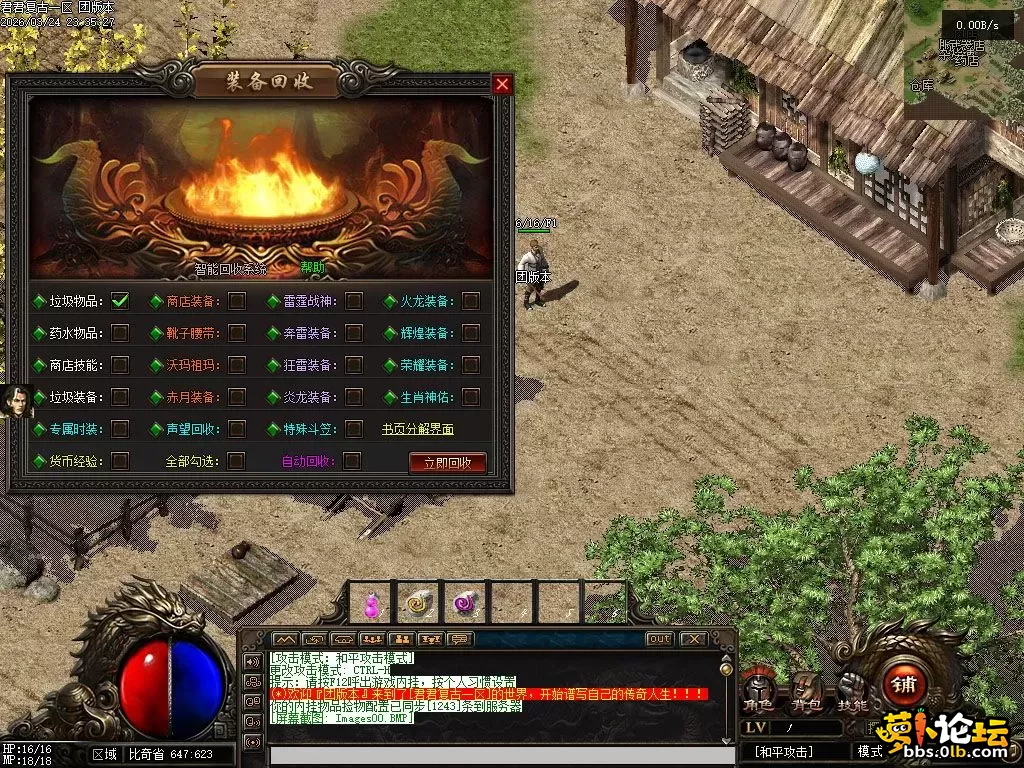The image size is (1024, 768).
Task: Tick the 商店装备 shop equipment checkbox
Action: (237, 300)
